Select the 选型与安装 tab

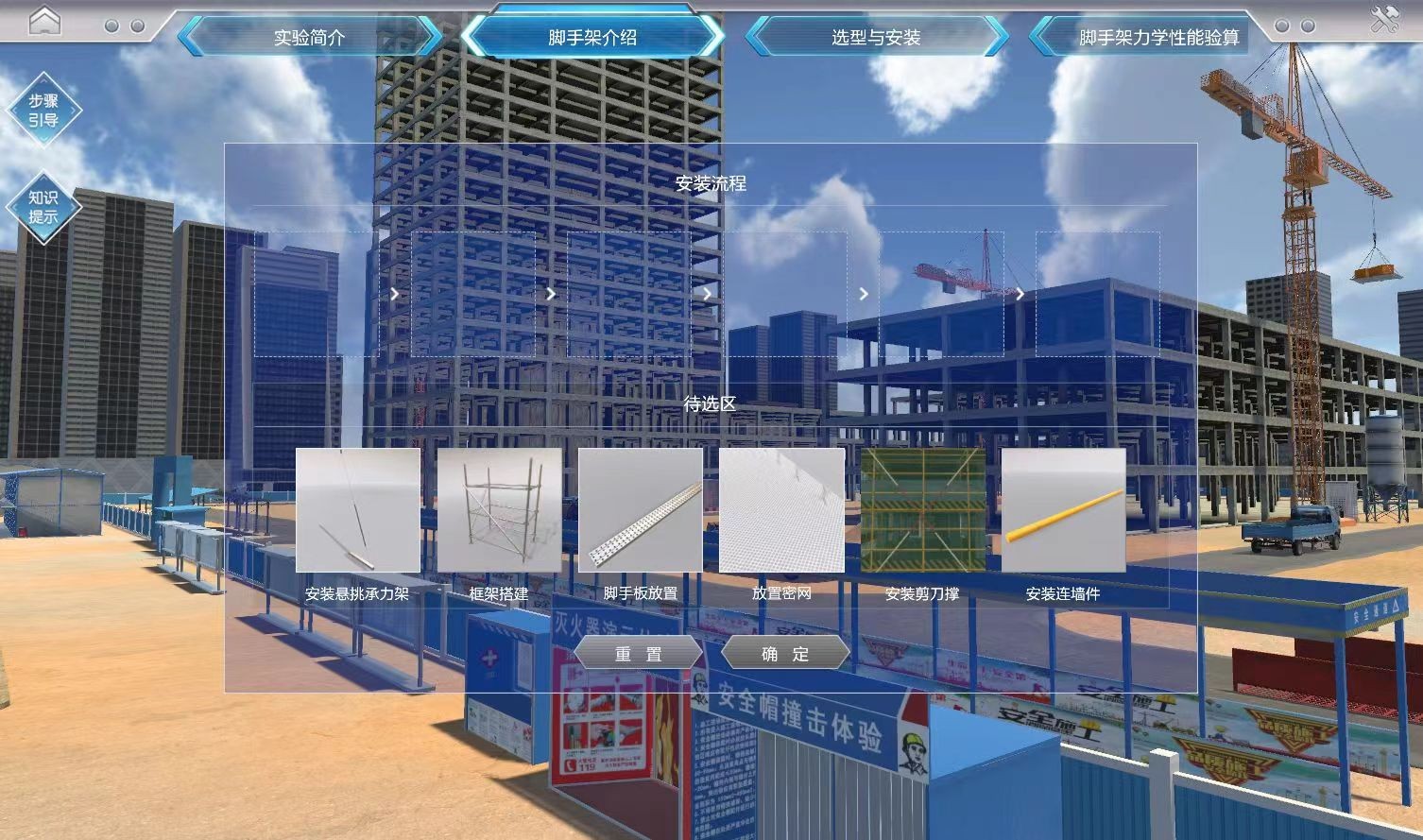[876, 38]
